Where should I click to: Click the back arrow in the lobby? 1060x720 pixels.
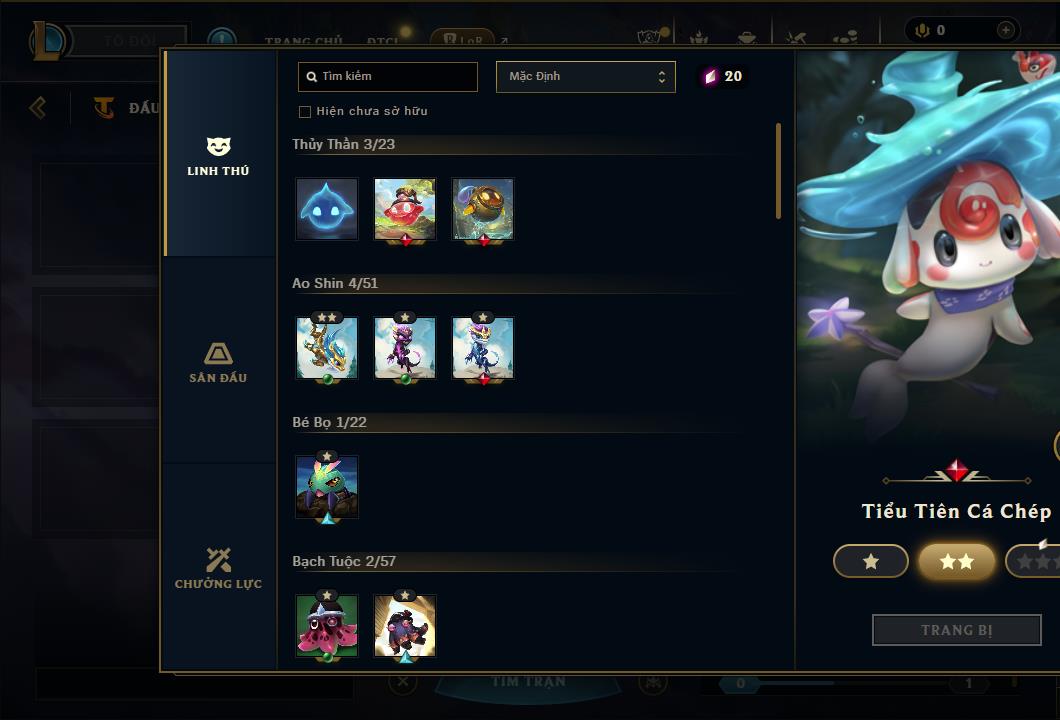point(38,107)
